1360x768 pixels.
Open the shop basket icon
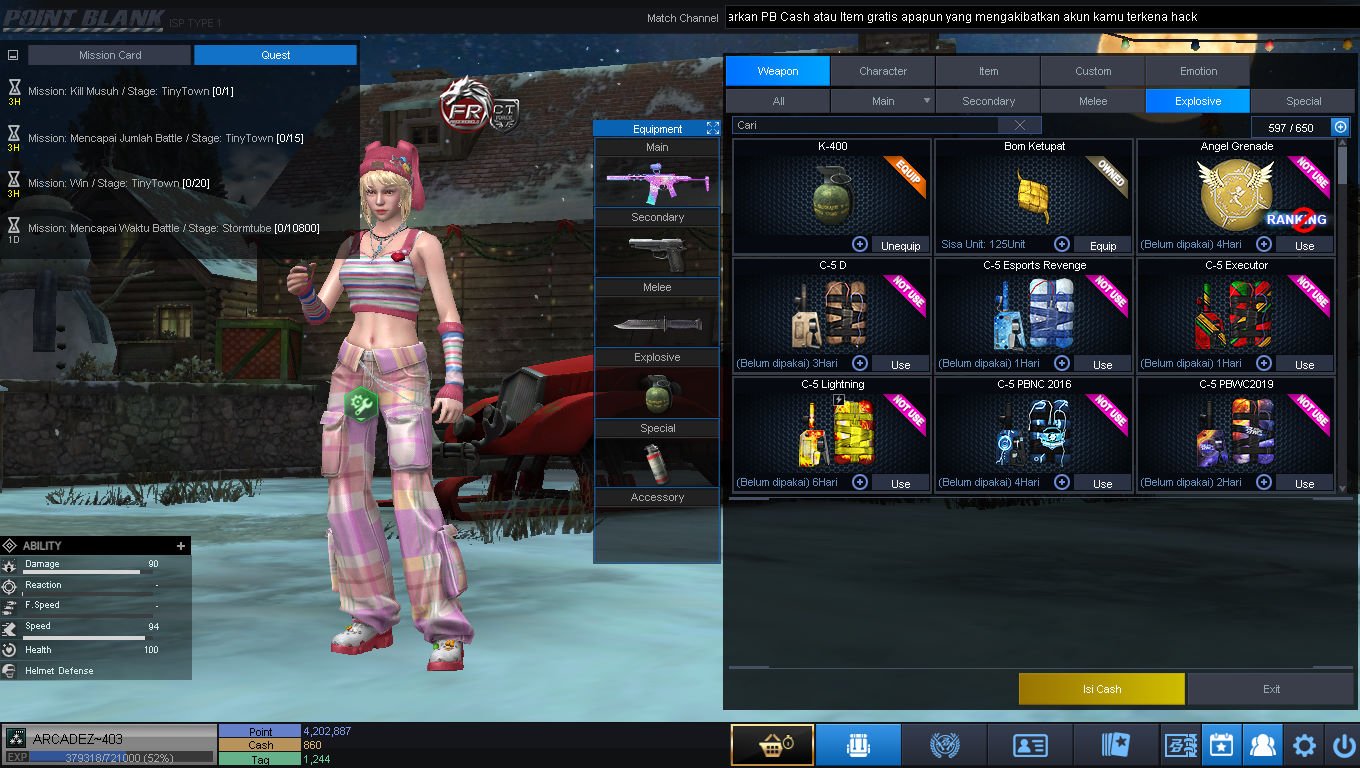click(771, 746)
